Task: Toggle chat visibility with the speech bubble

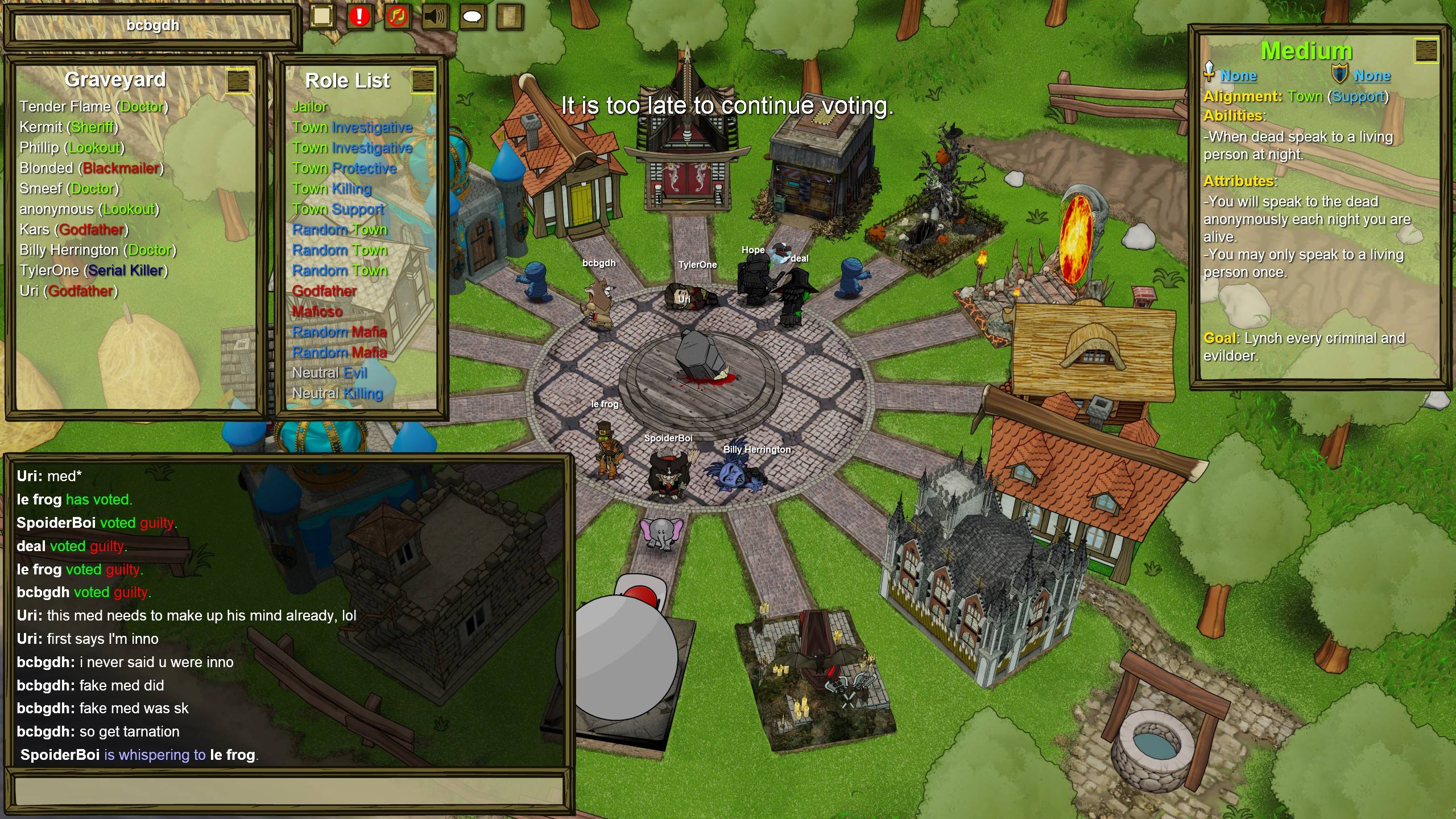Action: (473, 15)
